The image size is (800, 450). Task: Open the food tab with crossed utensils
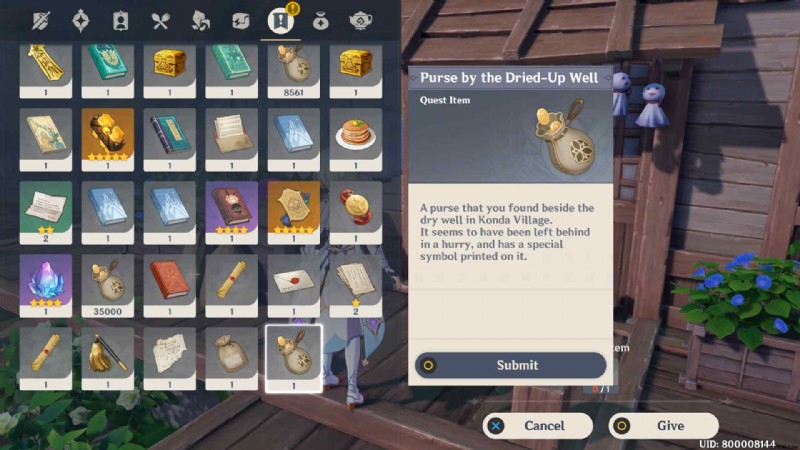tap(160, 20)
